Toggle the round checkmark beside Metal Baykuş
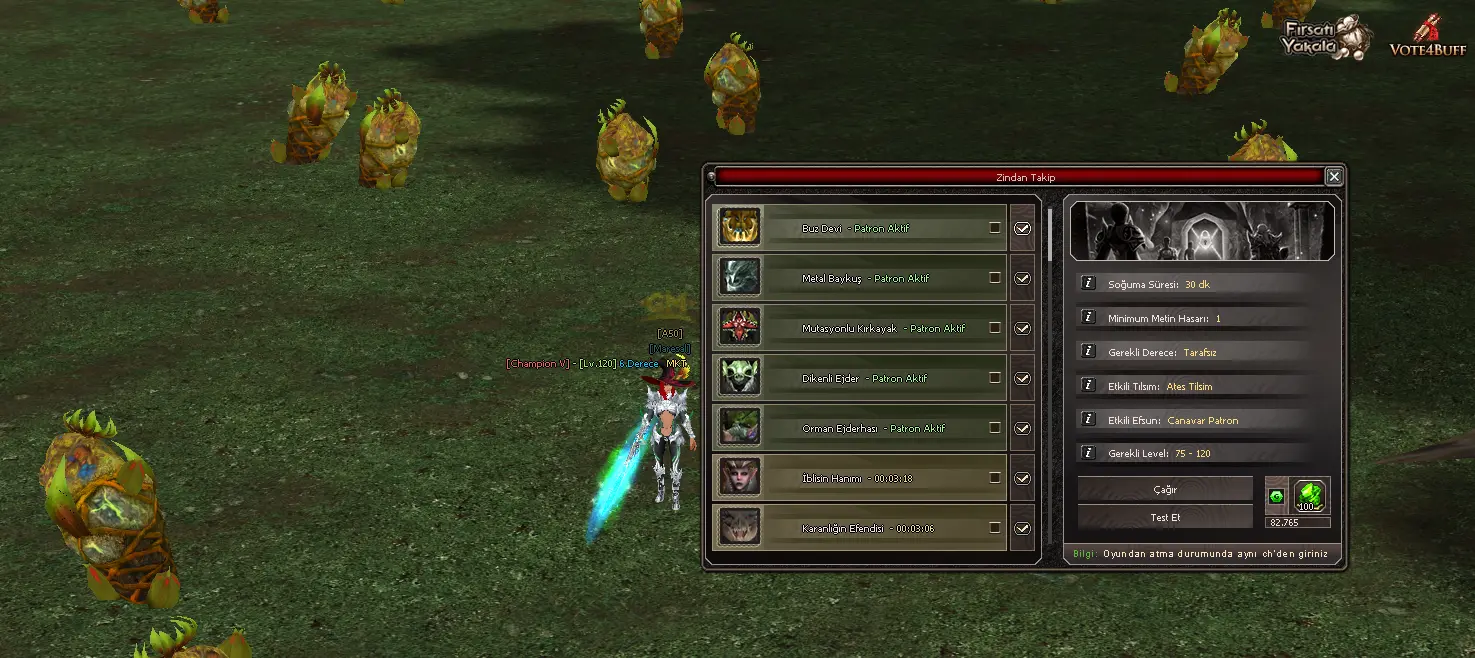Image resolution: width=1475 pixels, height=658 pixels. 1022,278
